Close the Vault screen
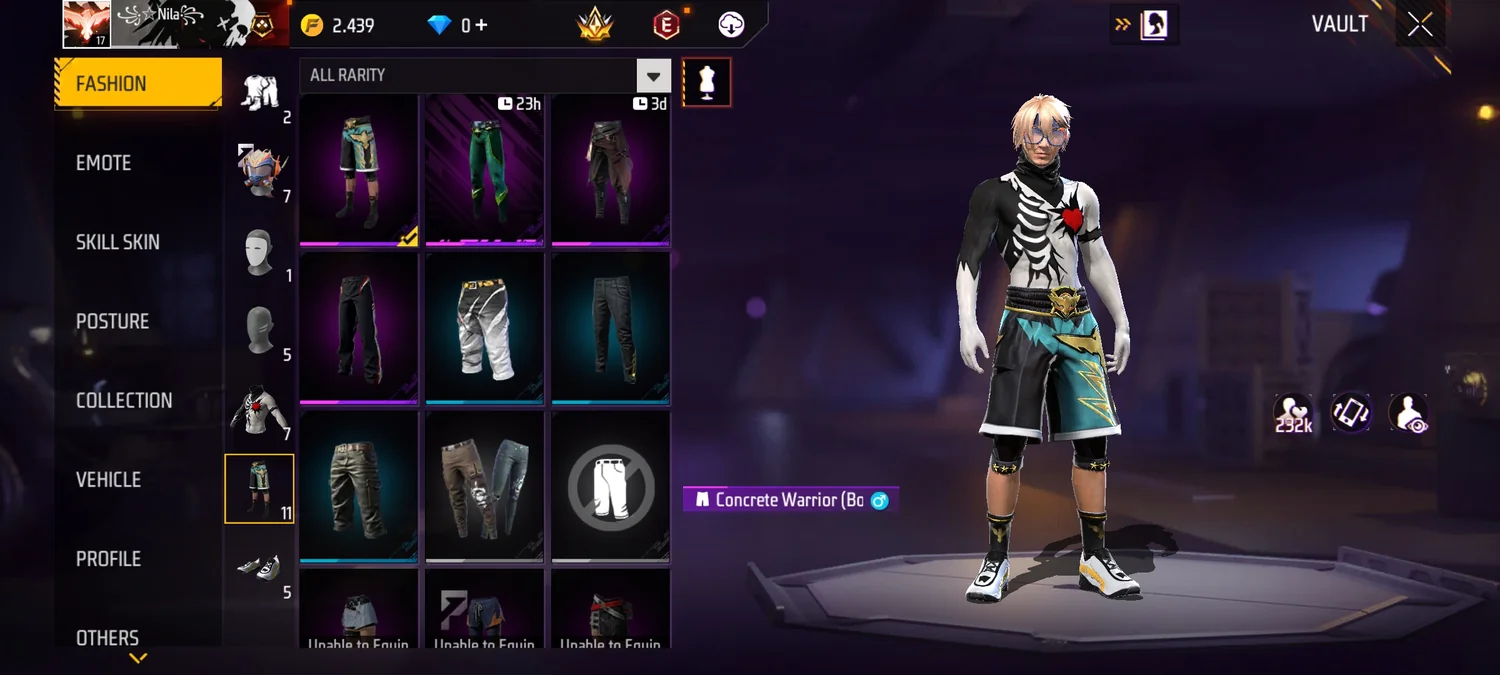Image resolution: width=1500 pixels, height=675 pixels. 1420,25
